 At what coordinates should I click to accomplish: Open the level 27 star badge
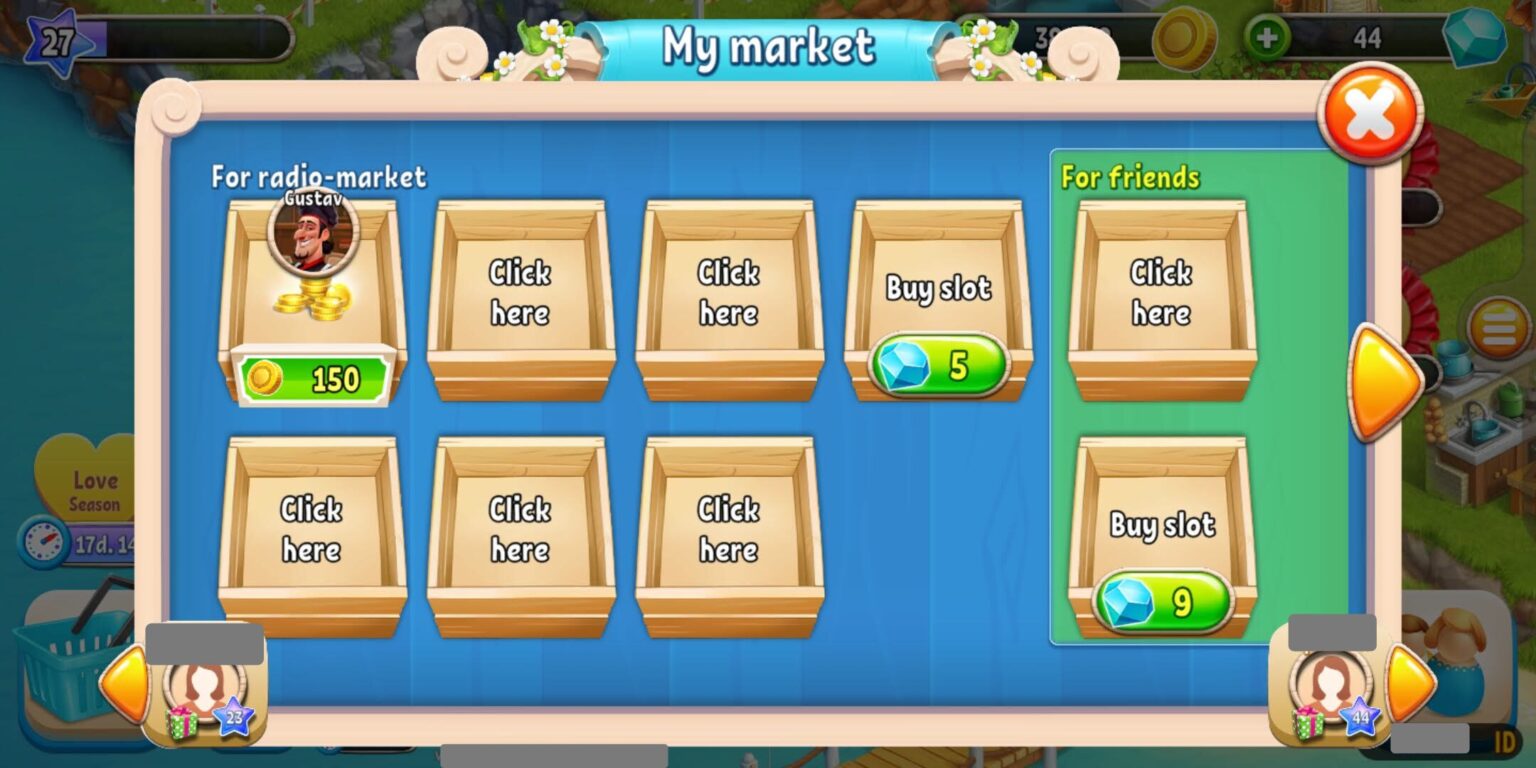pos(58,40)
